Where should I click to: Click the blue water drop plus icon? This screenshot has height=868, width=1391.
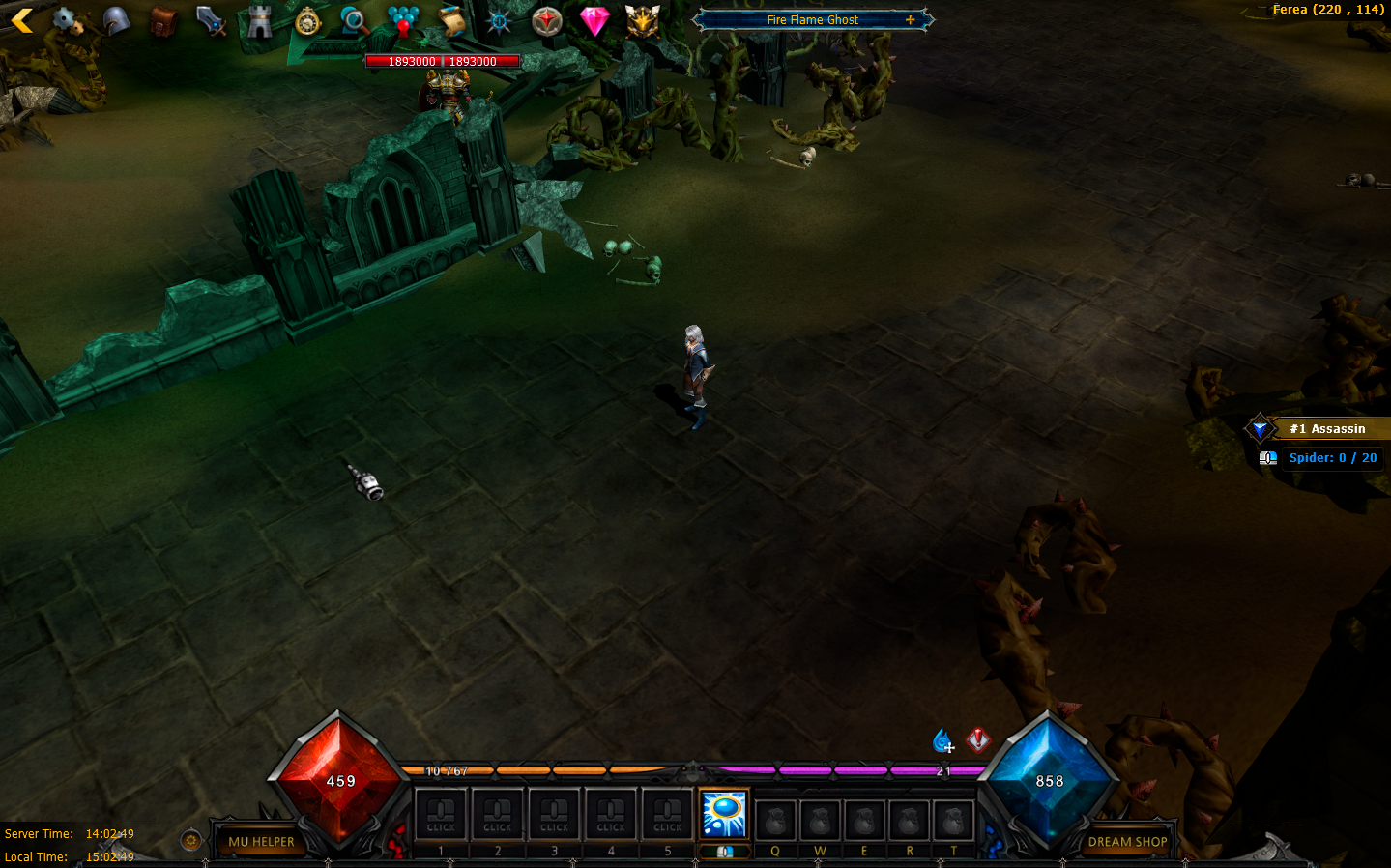[x=942, y=741]
